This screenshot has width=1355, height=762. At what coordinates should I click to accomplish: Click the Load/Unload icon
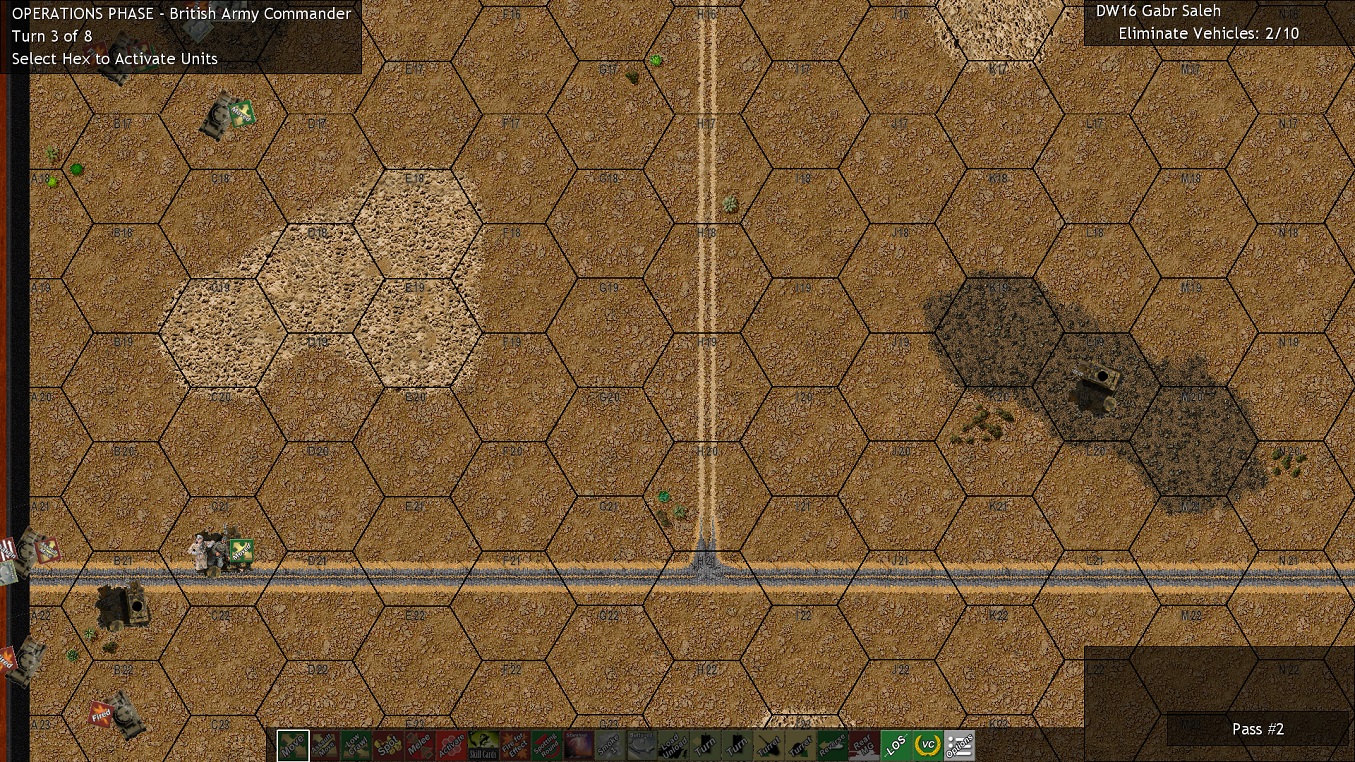click(675, 745)
